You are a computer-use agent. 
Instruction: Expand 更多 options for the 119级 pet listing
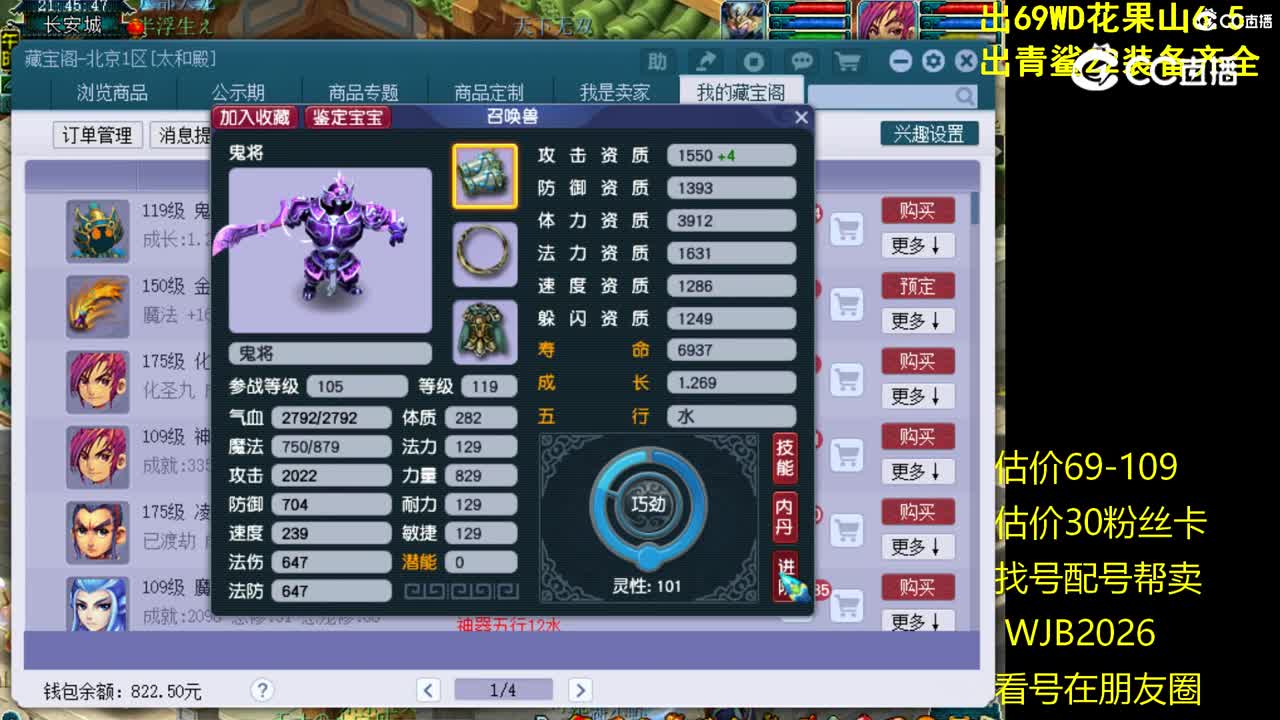916,246
